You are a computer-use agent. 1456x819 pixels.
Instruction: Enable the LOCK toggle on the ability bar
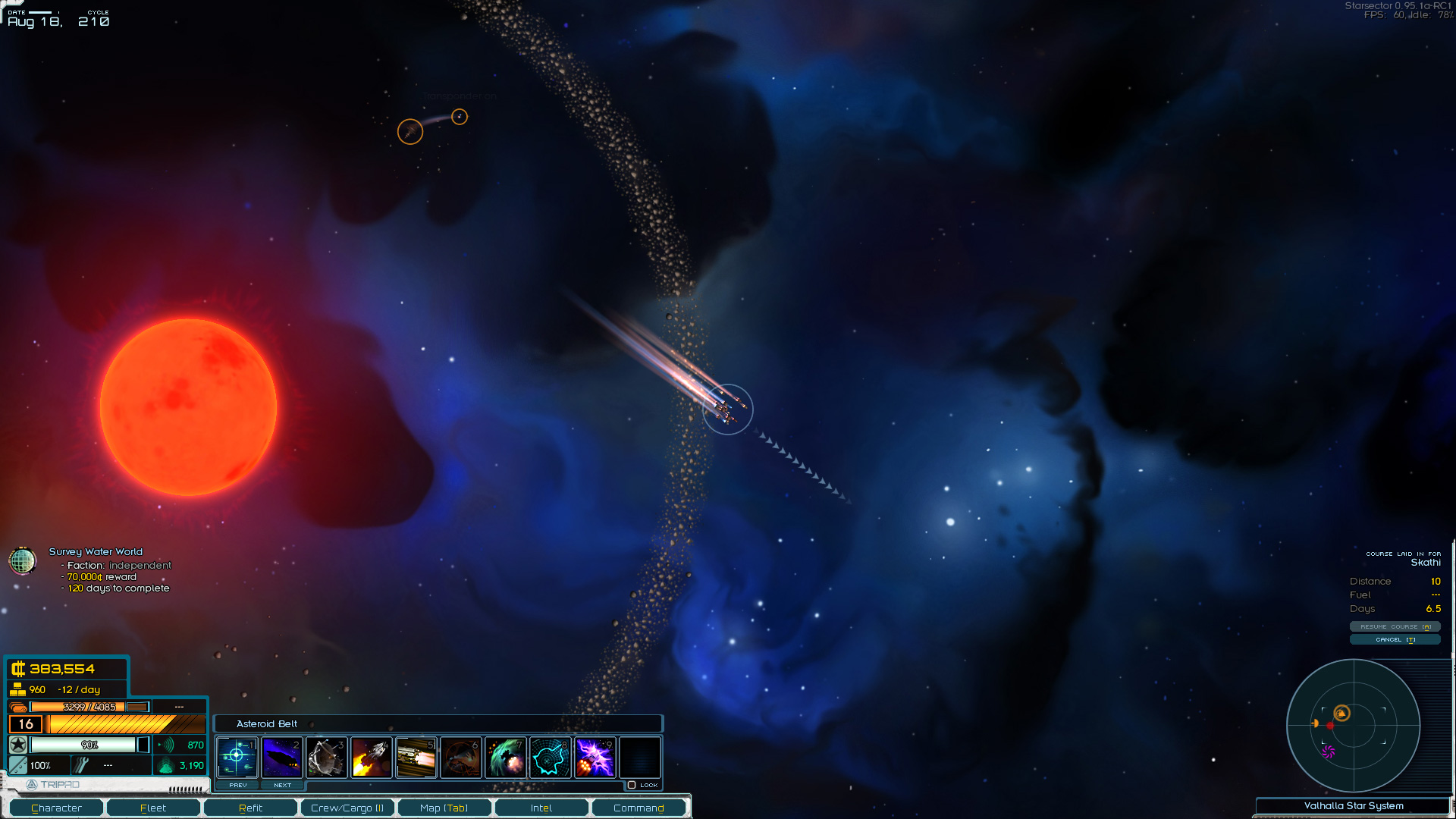point(633,786)
